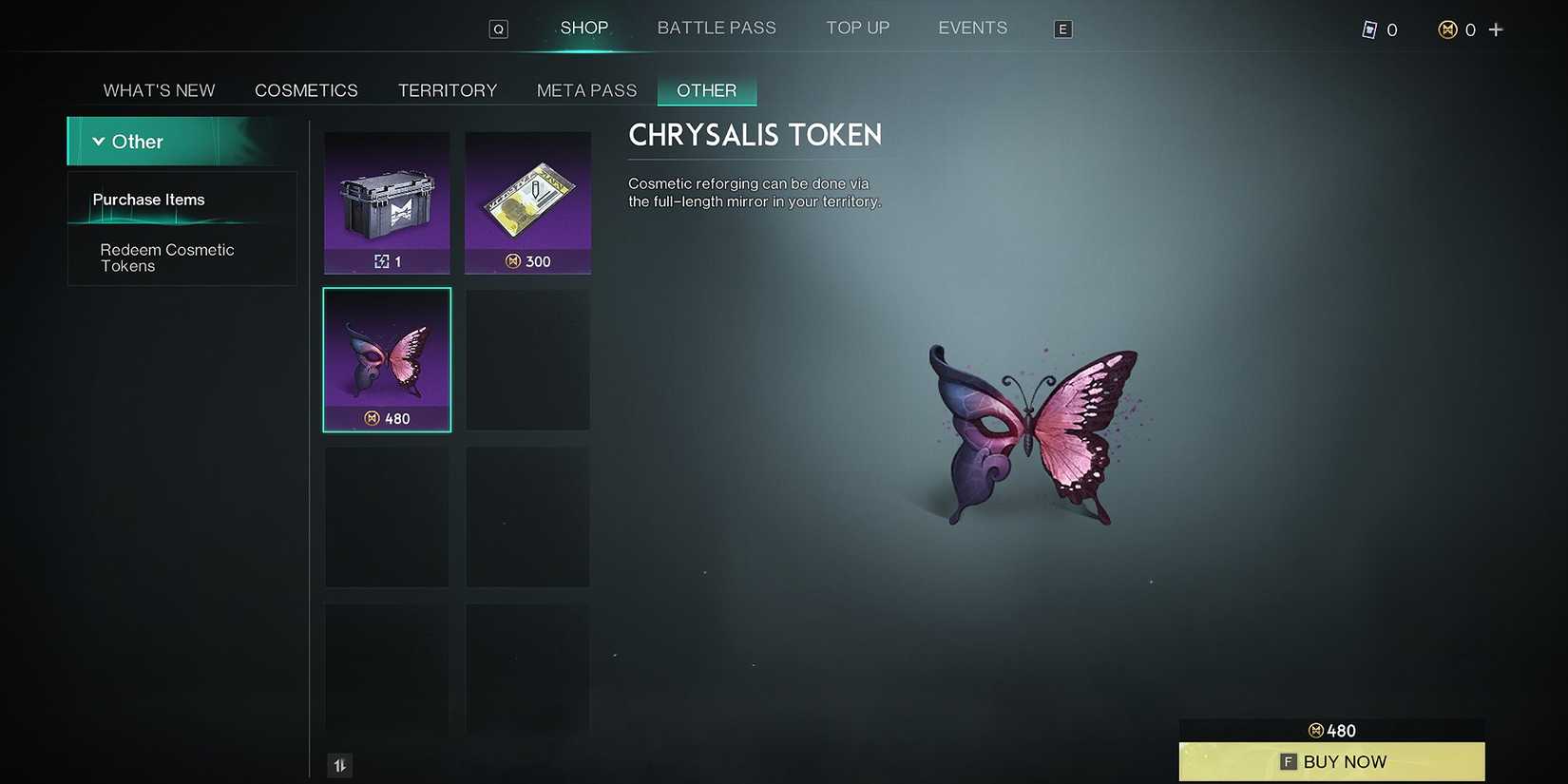Screen dimensions: 1568x784
Task: Click the BUY NOW button
Action: (1331, 761)
